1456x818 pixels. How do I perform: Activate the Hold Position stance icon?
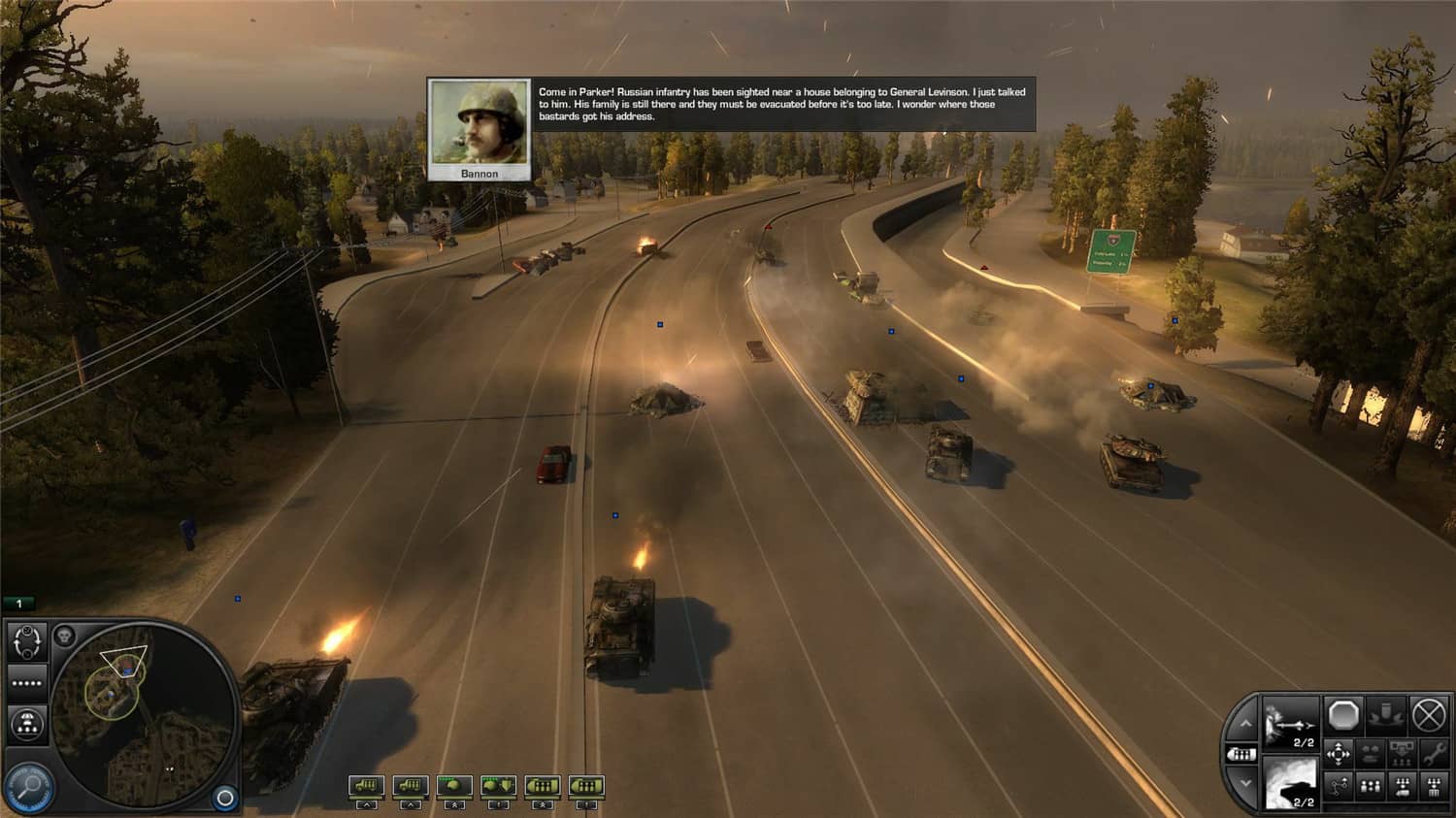point(1384,717)
